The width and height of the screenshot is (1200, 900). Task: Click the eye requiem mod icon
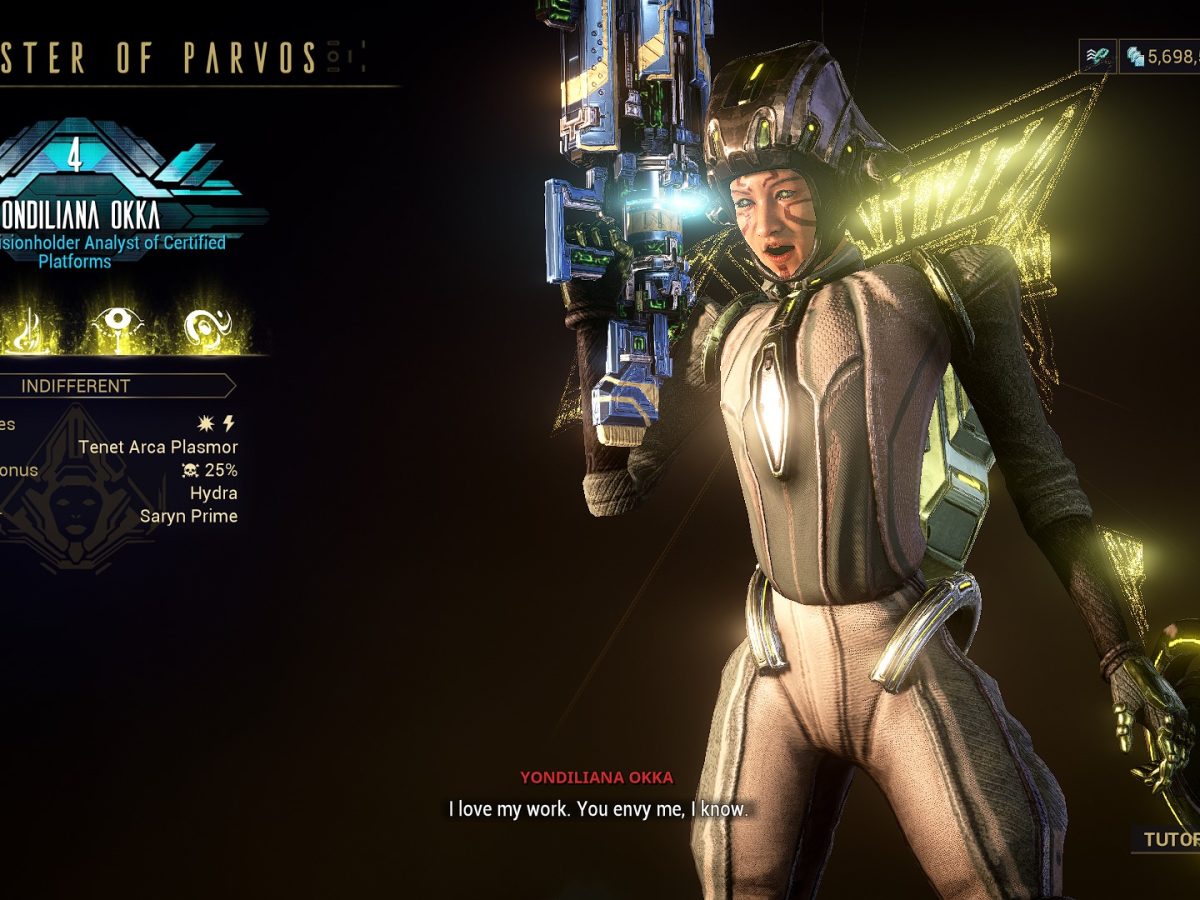coord(117,323)
